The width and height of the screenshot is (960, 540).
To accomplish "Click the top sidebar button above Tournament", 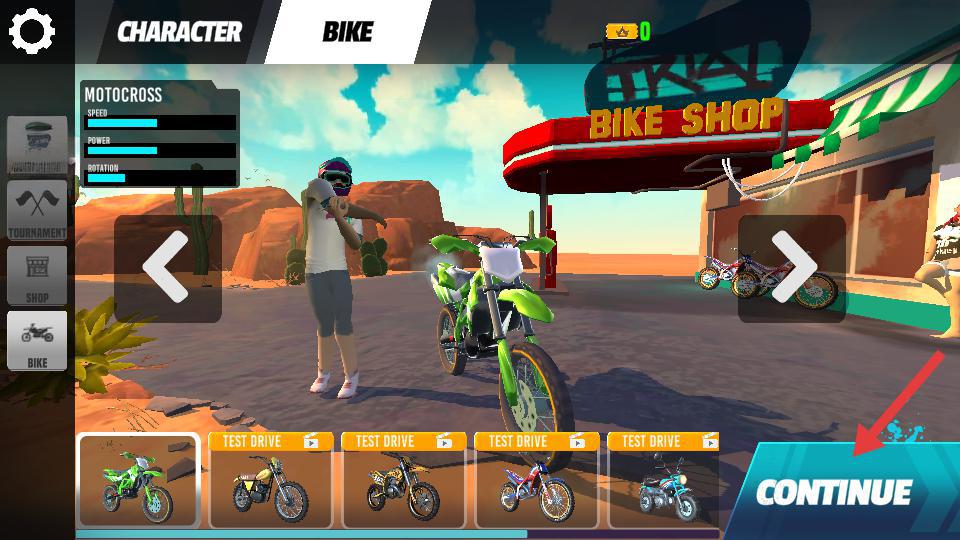I will click(38, 145).
